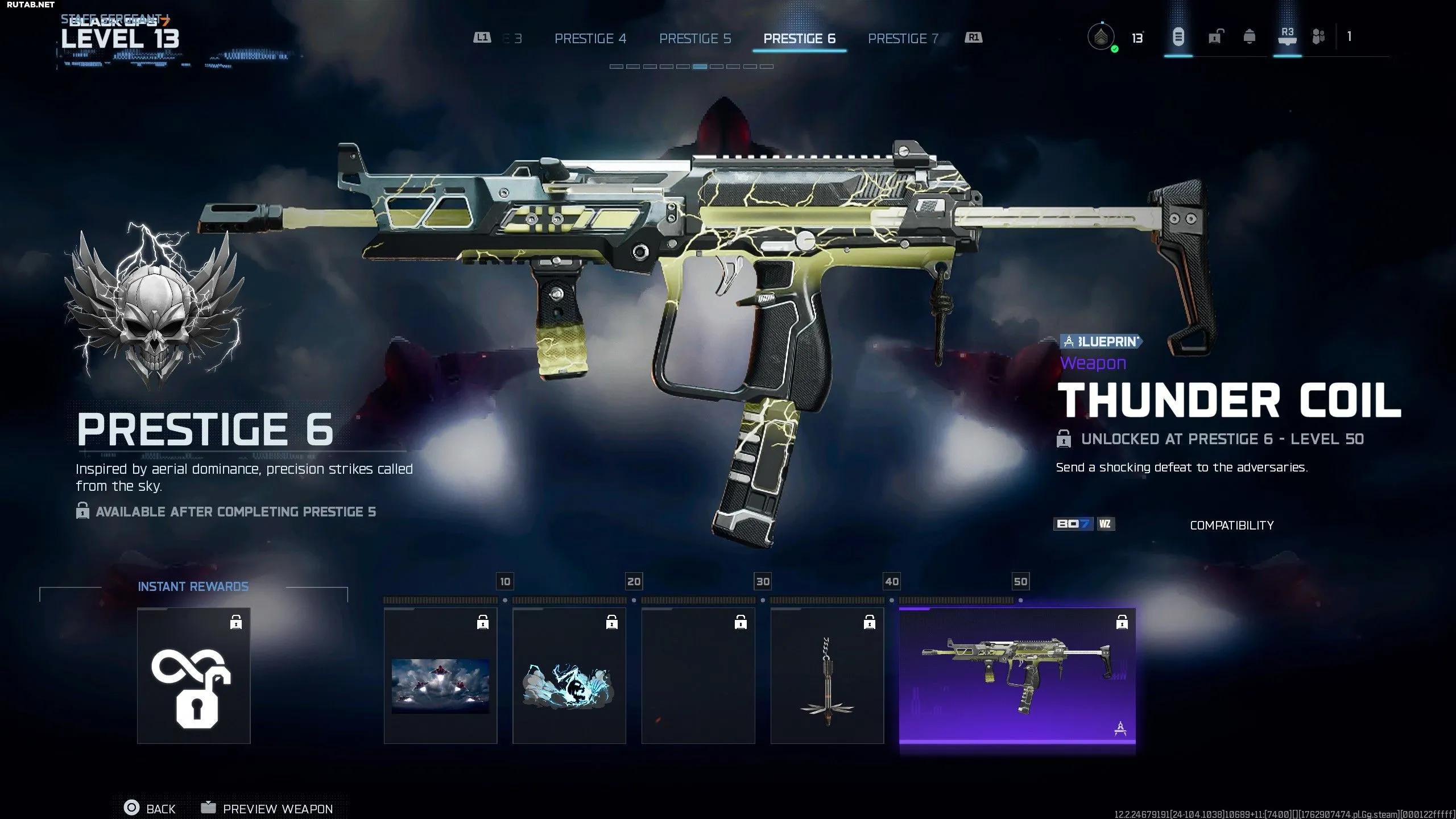
Task: Switch to the Prestige 4 tab
Action: tap(590, 39)
